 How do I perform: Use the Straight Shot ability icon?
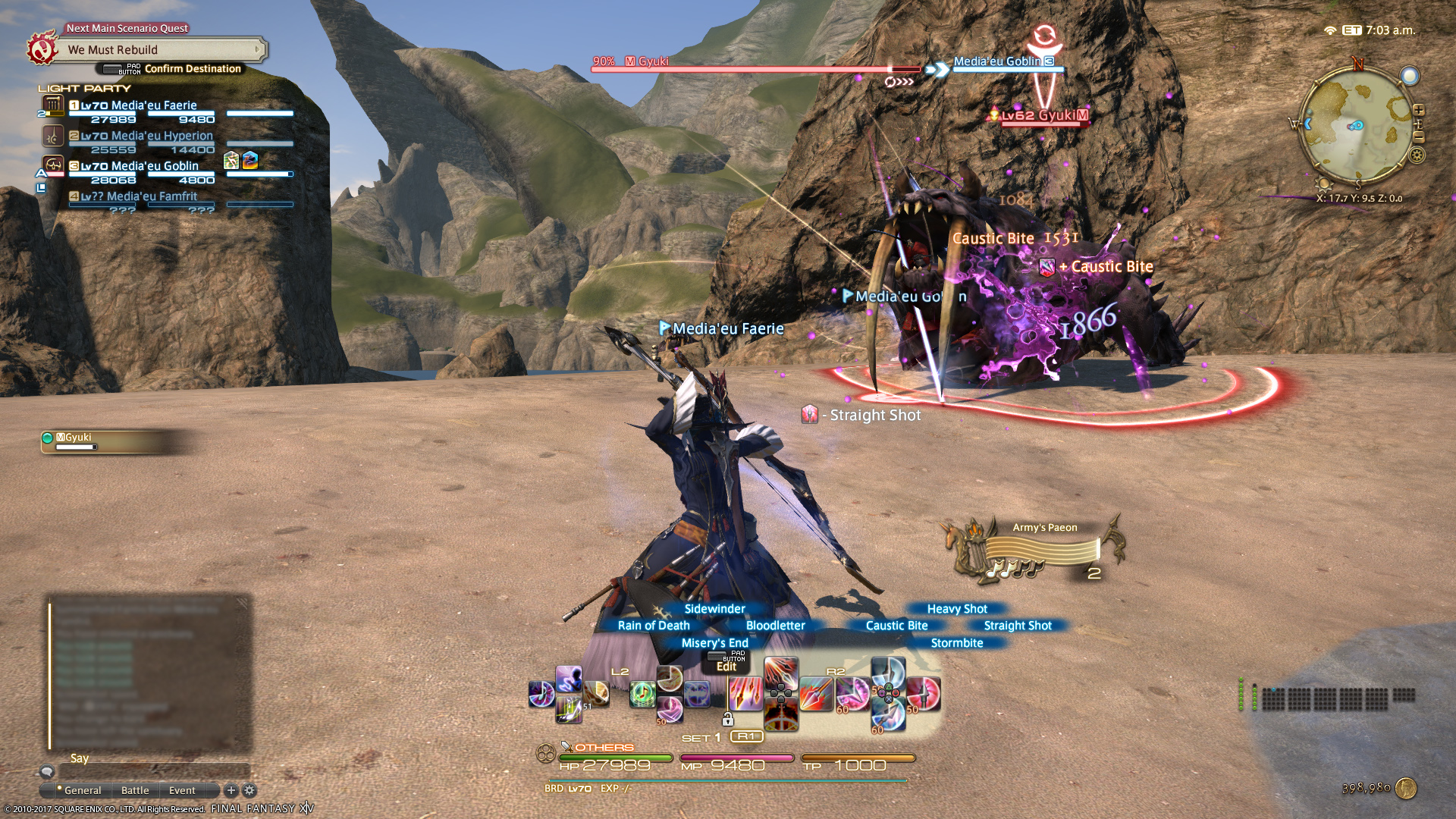tap(924, 694)
